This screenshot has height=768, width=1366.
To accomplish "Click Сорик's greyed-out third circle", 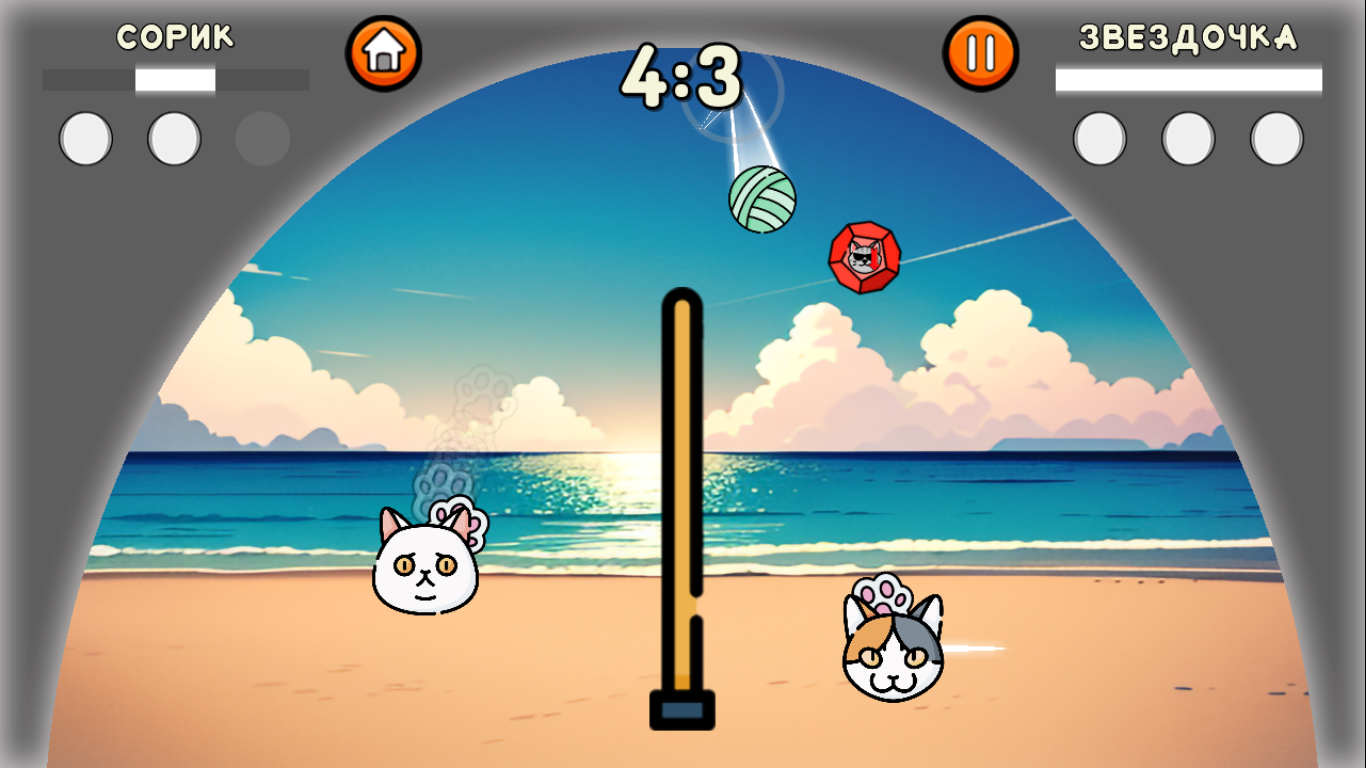I will tap(264, 138).
